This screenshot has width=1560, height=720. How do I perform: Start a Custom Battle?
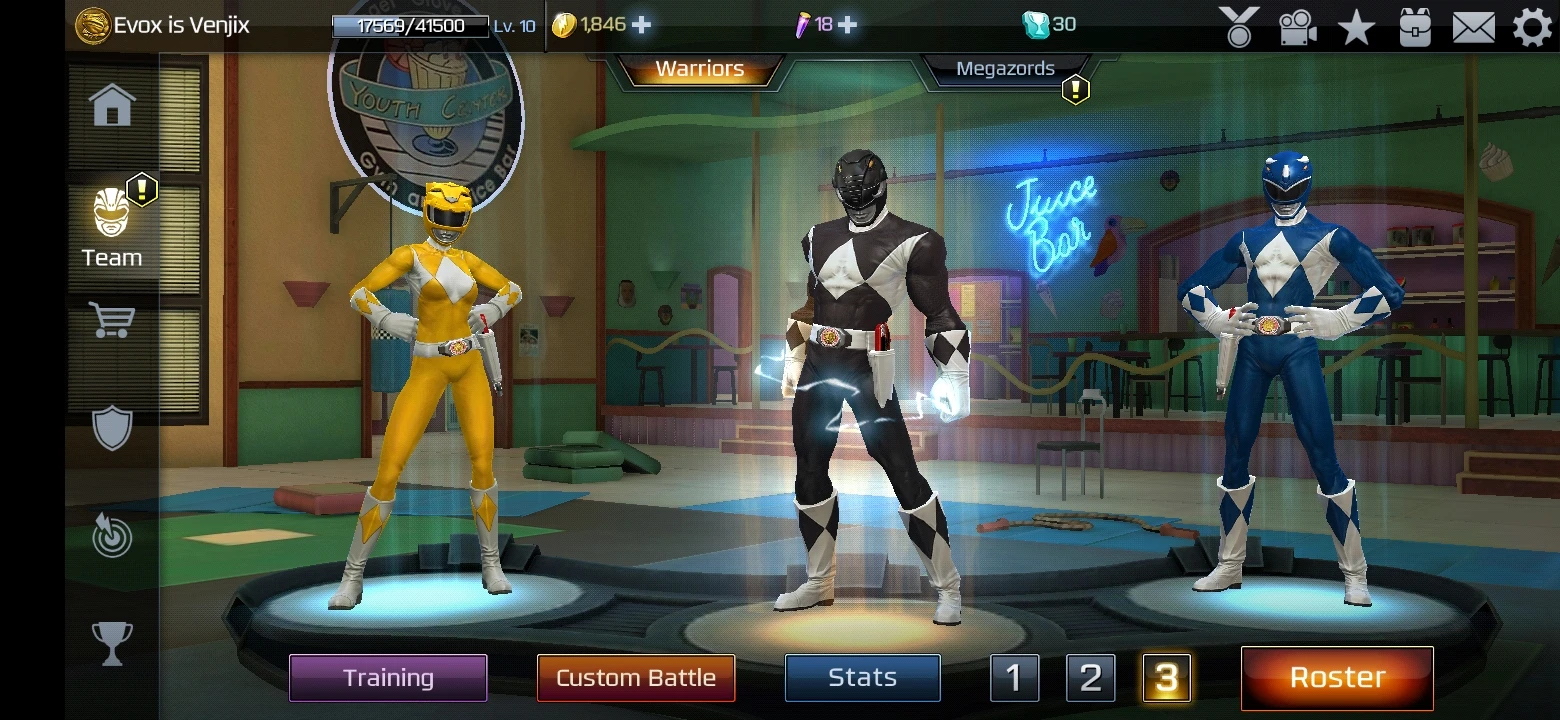pos(636,677)
